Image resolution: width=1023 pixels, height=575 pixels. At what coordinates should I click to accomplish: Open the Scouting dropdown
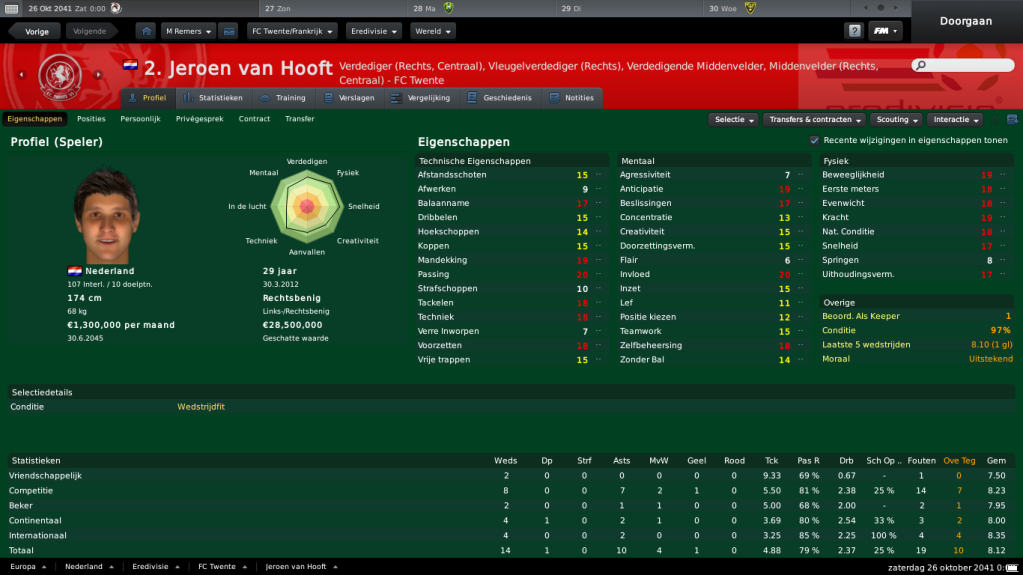click(897, 120)
